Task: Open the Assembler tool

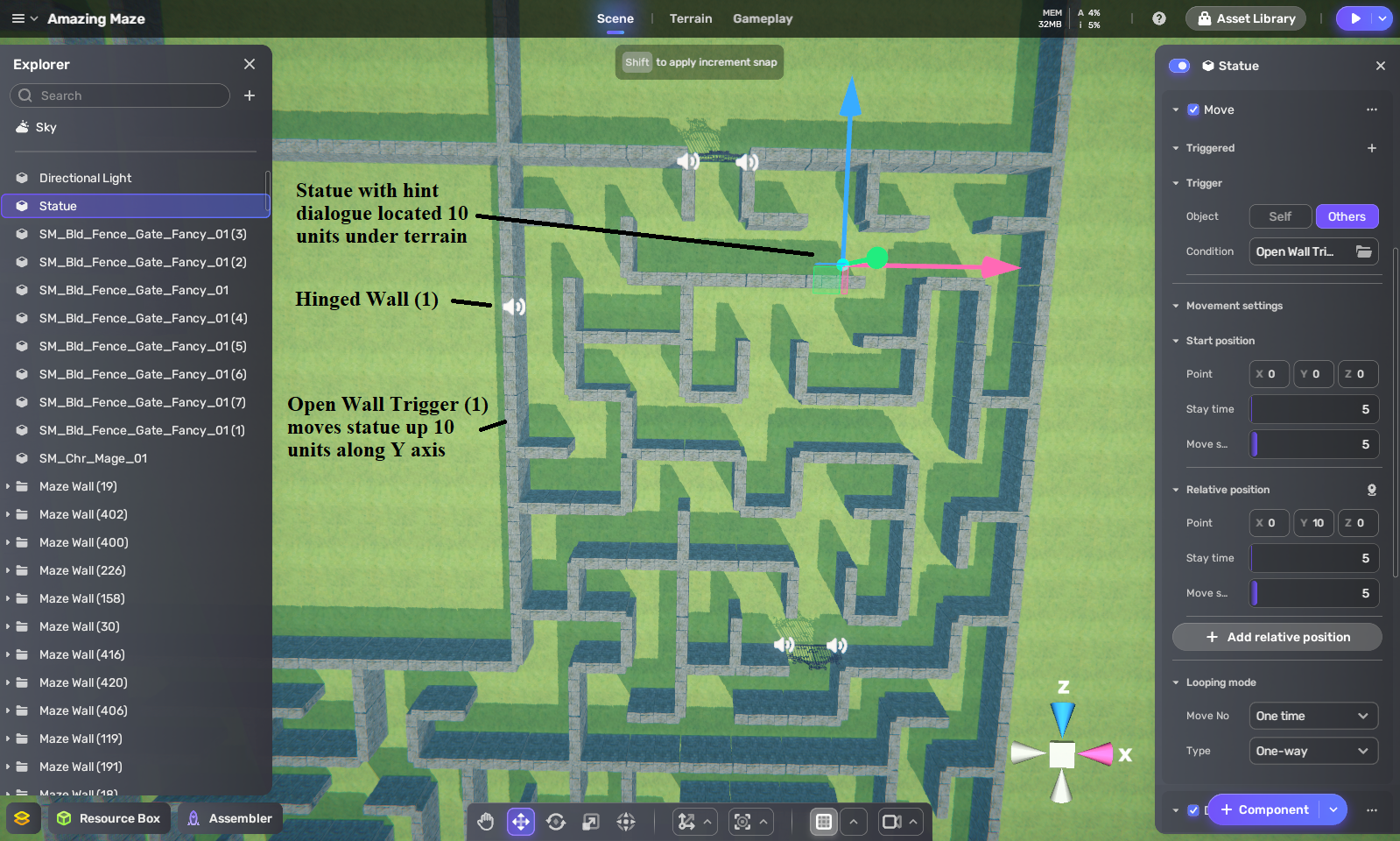Action: pos(229,818)
